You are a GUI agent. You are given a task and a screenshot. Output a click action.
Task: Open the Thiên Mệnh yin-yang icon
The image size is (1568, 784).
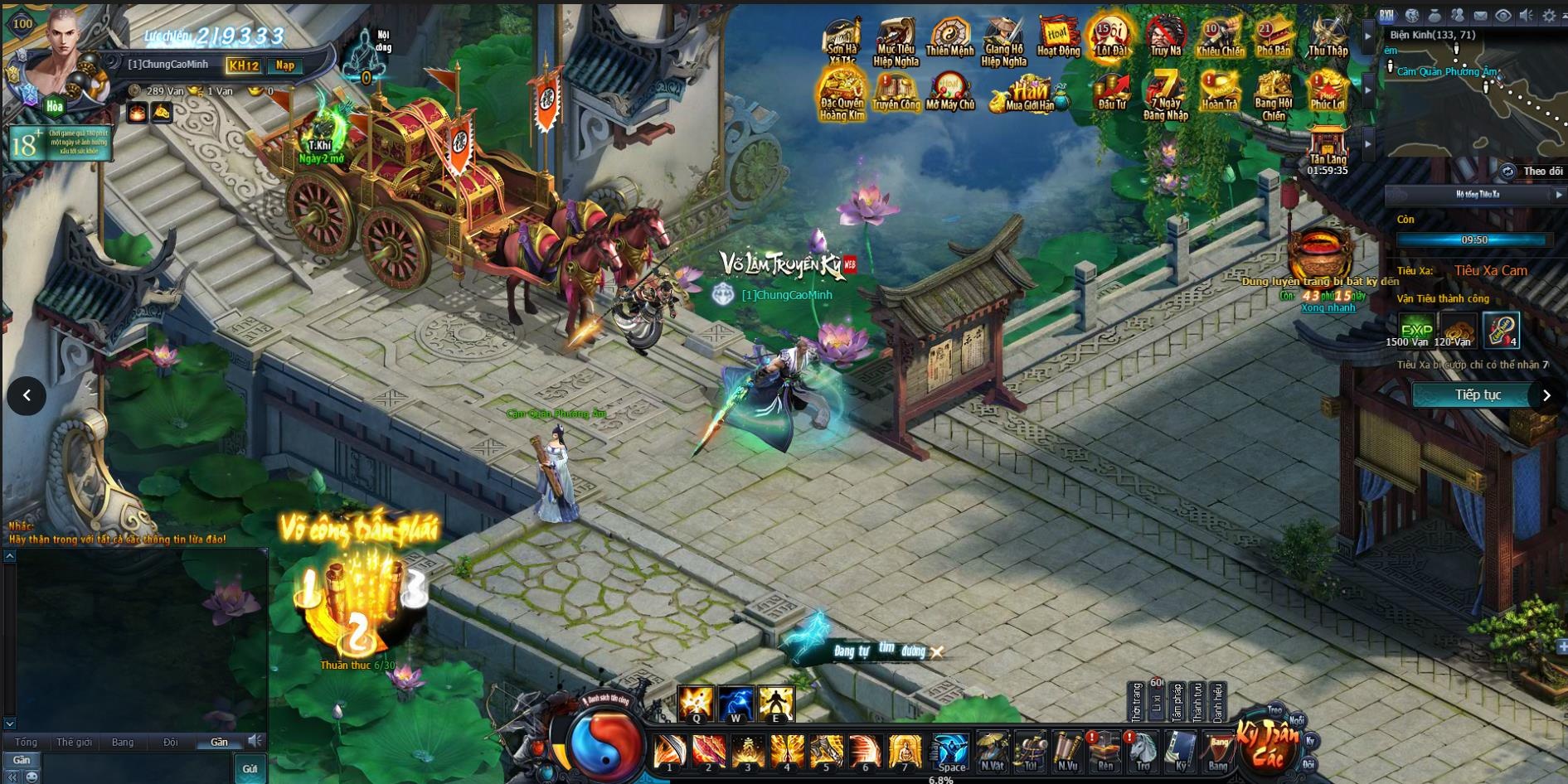pos(949,38)
